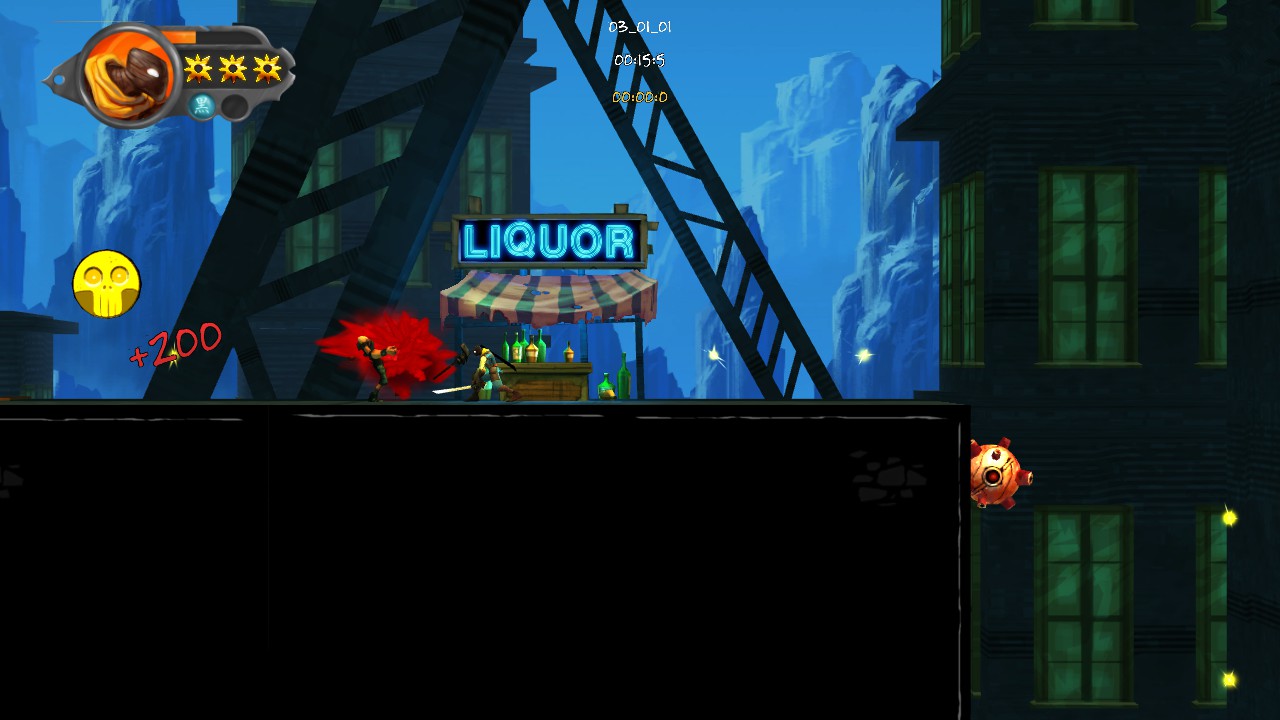Image resolution: width=1280 pixels, height=720 pixels.
Task: Select the first shuriken icon in the HUD
Action: [x=197, y=67]
